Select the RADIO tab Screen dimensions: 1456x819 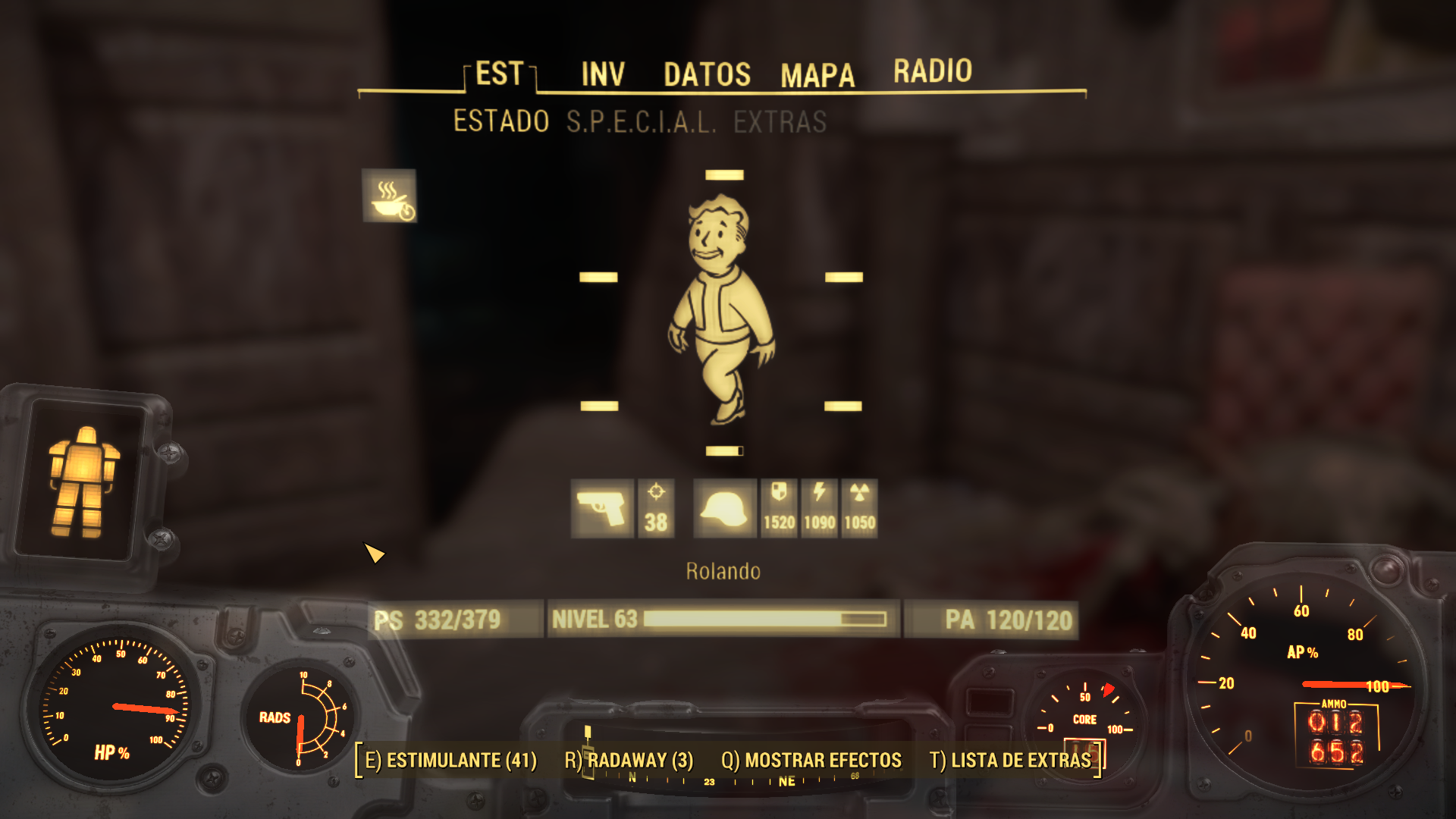click(932, 71)
